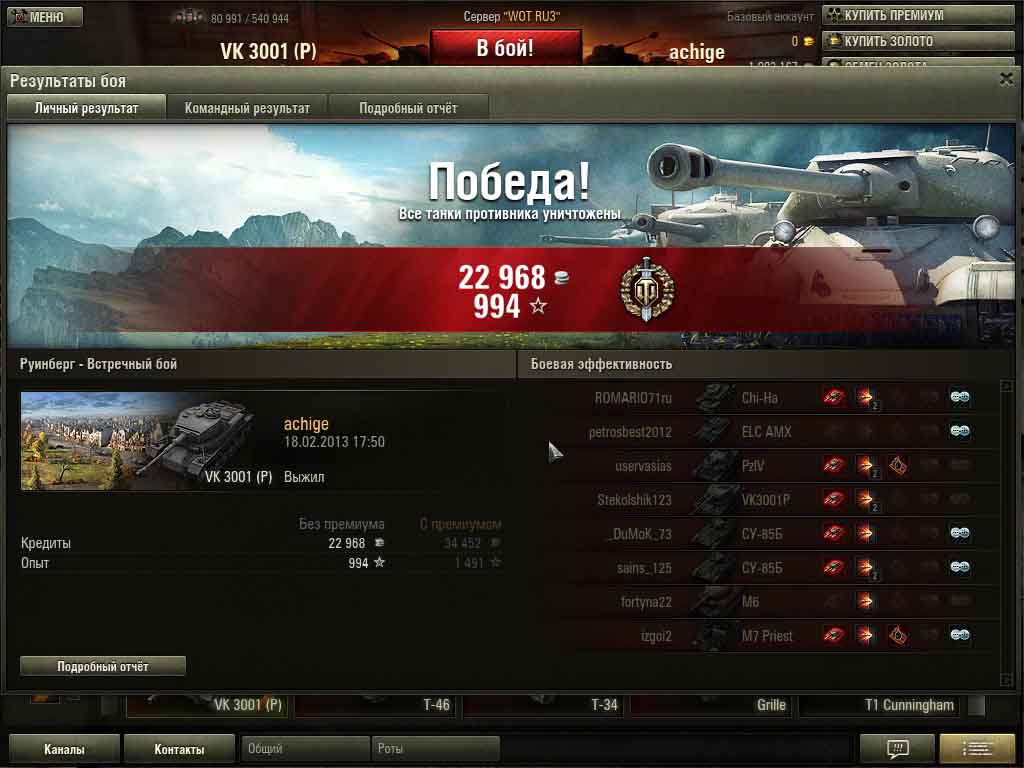
Task: Open the Каналы chat channels
Action: point(64,749)
